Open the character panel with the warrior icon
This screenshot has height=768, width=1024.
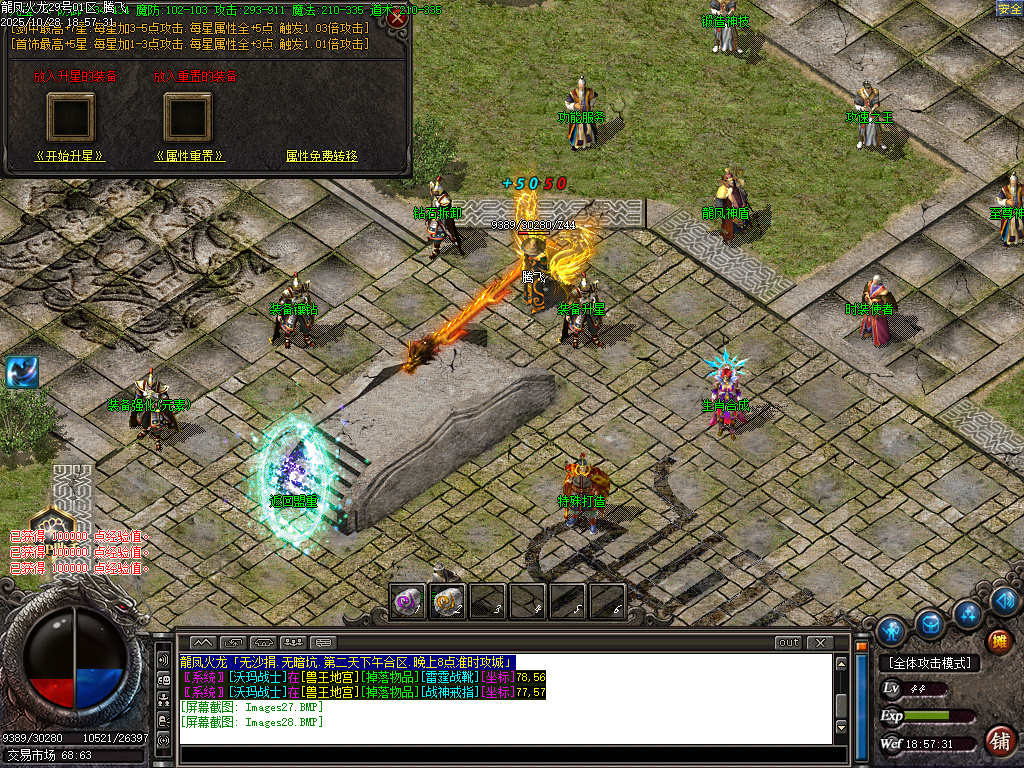click(891, 630)
